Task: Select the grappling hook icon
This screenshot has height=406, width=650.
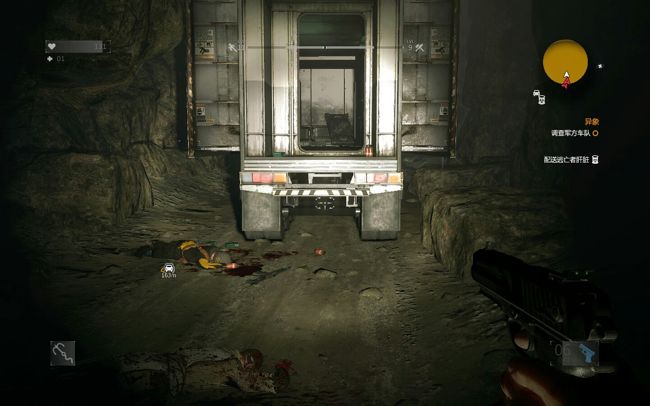Action: point(63,352)
